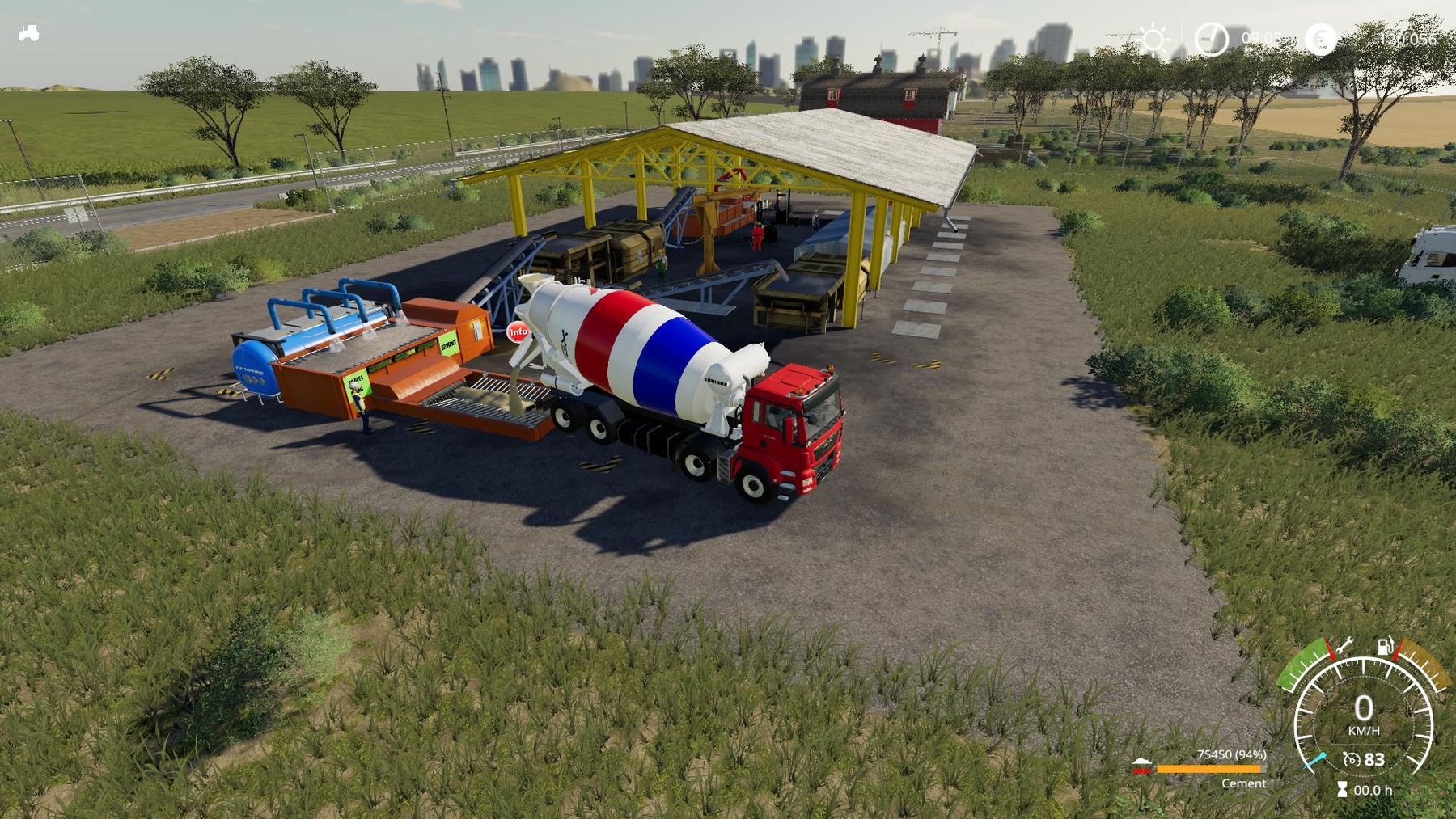Viewport: 1456px width, 819px height.
Task: Open the red Info marker
Action: (x=518, y=331)
